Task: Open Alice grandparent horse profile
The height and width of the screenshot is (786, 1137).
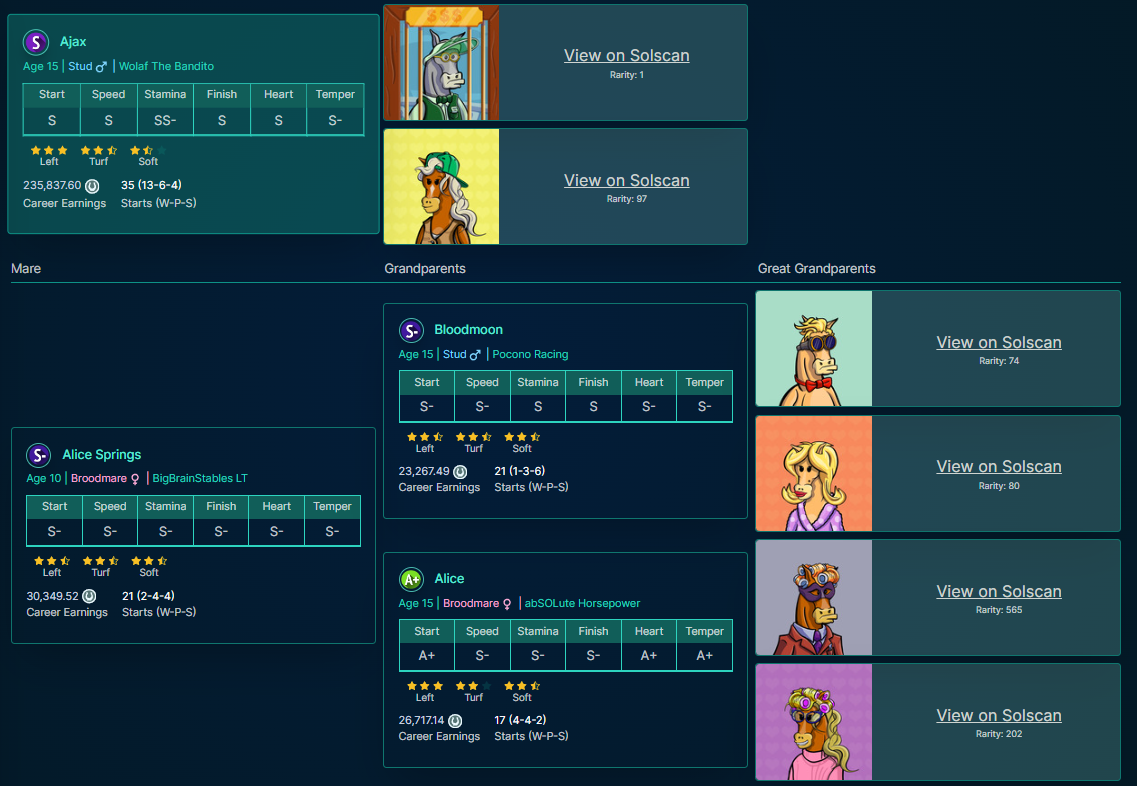Action: click(x=449, y=579)
